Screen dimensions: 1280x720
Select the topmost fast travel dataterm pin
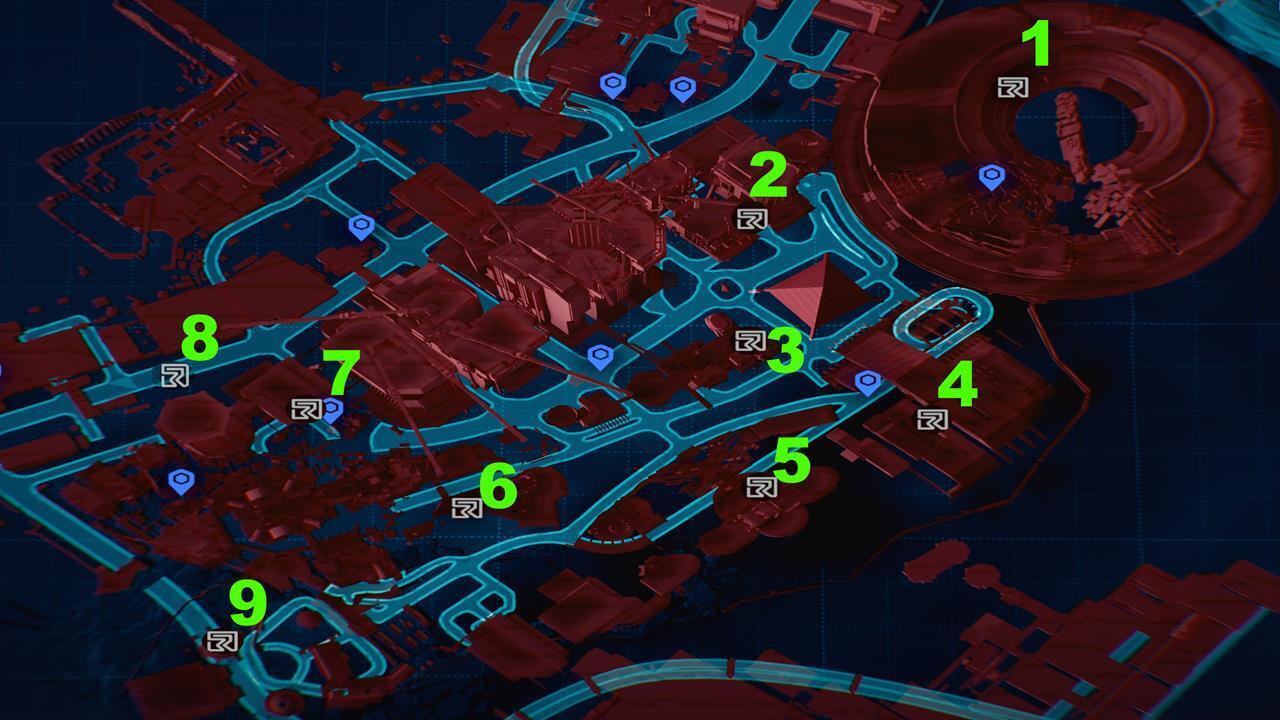click(614, 84)
